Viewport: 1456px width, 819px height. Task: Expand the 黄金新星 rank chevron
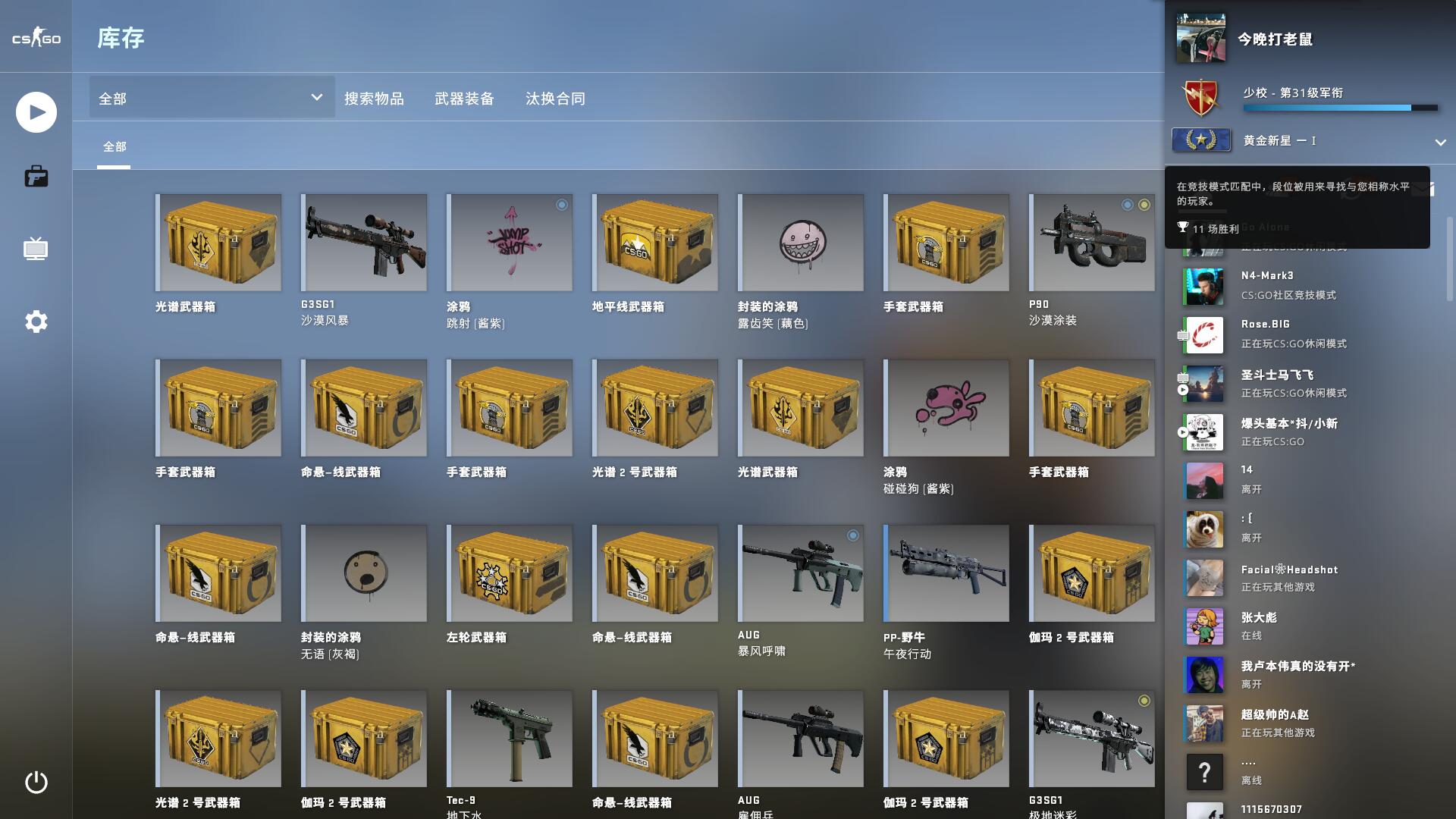(x=1439, y=142)
